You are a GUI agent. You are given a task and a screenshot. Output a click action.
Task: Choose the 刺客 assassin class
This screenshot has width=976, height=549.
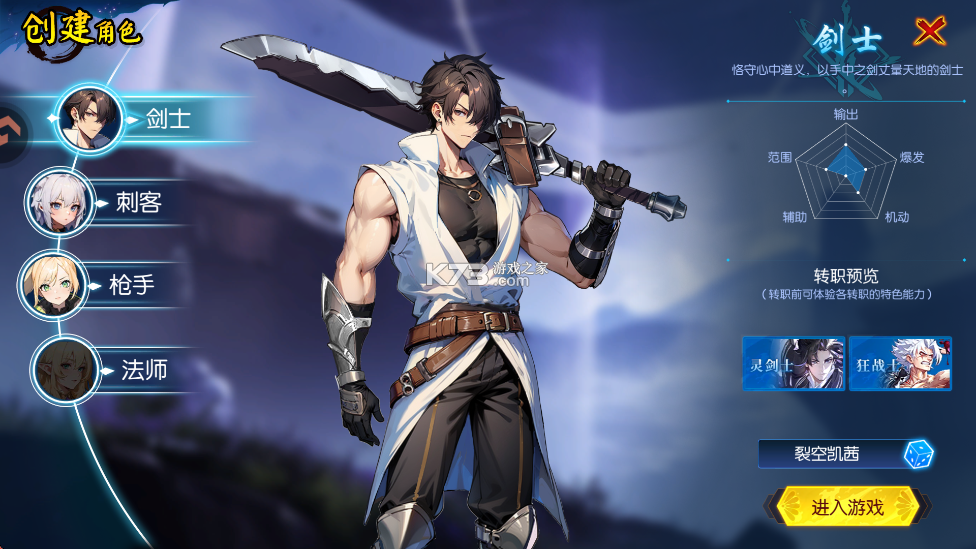[x=110, y=203]
